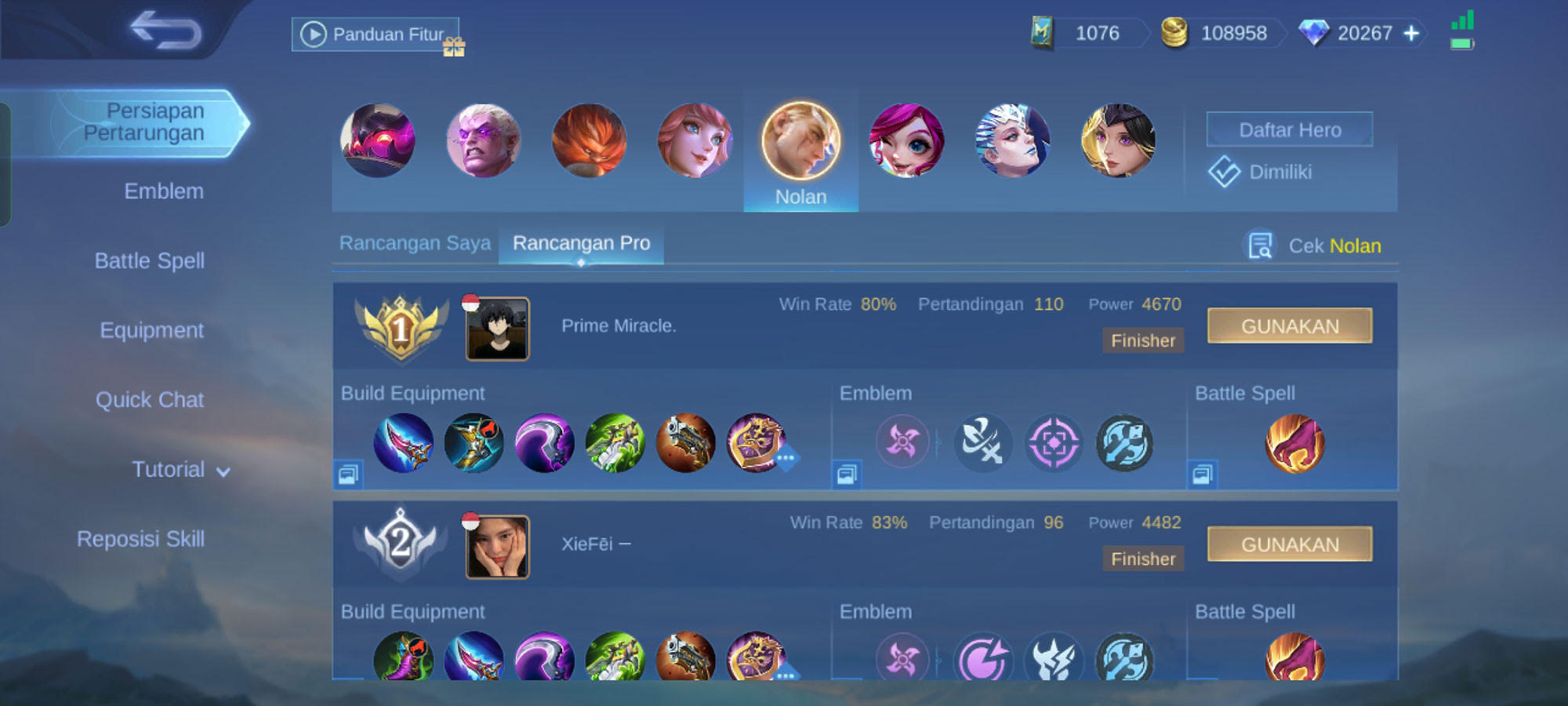This screenshot has width=1568, height=706.
Task: Switch to the Rancangan Saya tab
Action: point(415,243)
